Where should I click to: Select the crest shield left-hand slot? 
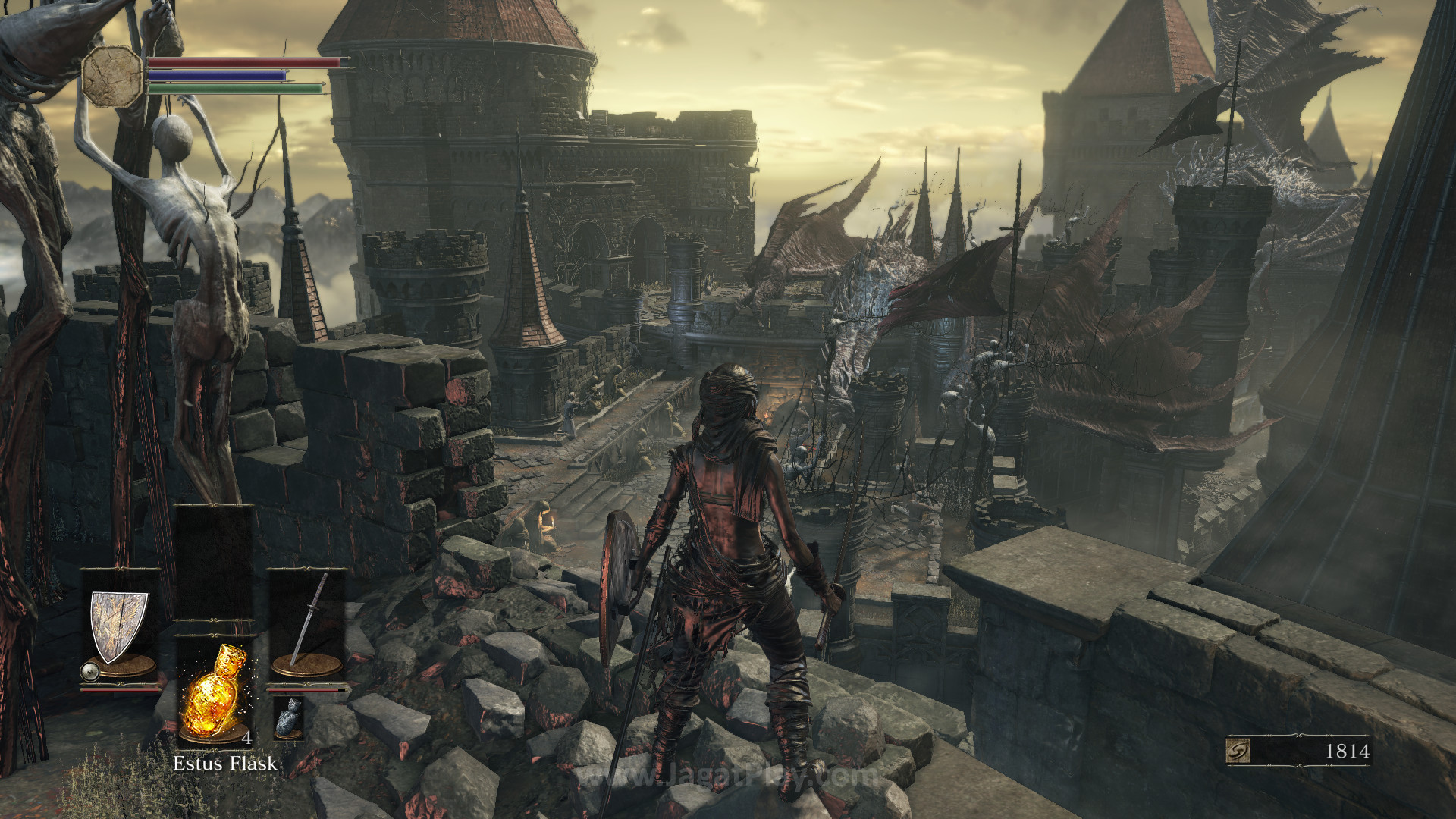(118, 626)
